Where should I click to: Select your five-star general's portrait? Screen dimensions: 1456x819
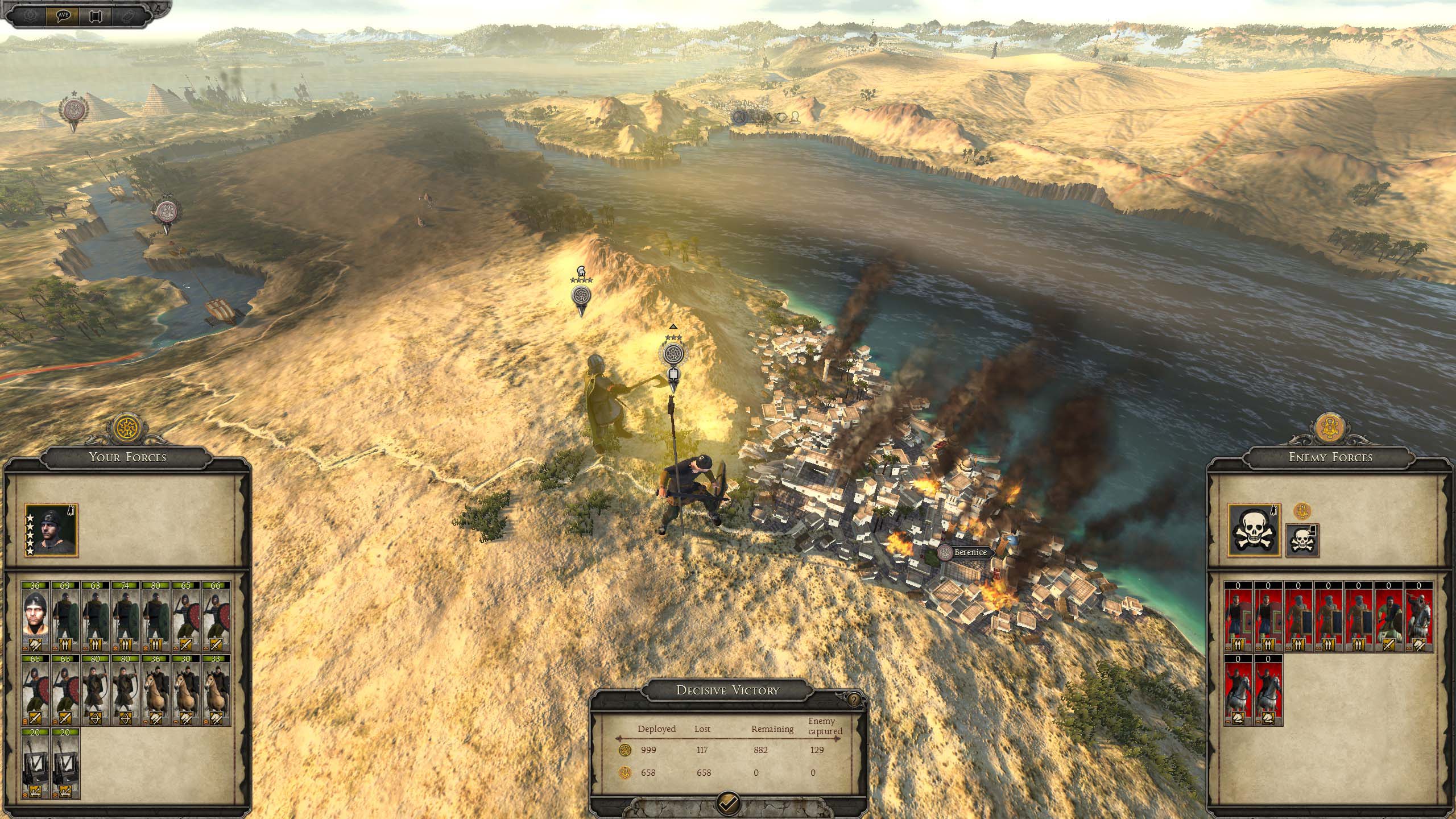point(51,530)
